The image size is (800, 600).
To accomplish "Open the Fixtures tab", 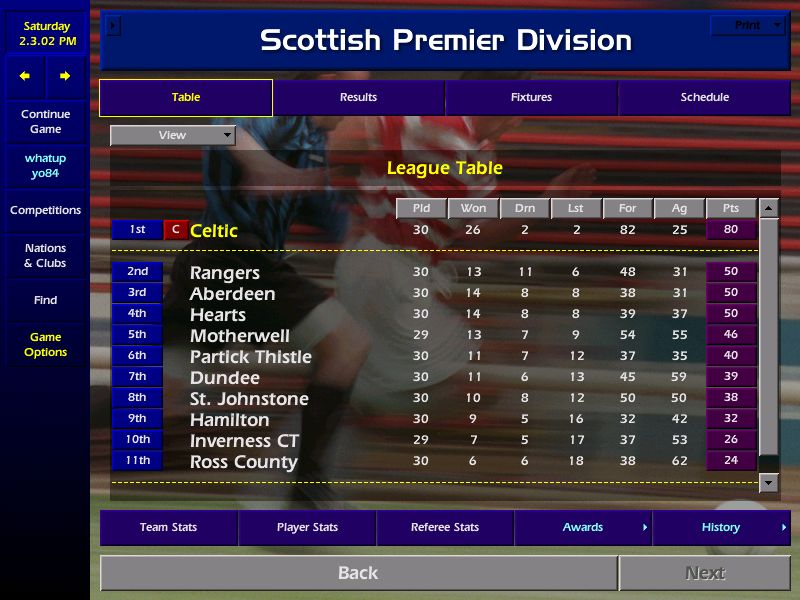I will pos(531,98).
